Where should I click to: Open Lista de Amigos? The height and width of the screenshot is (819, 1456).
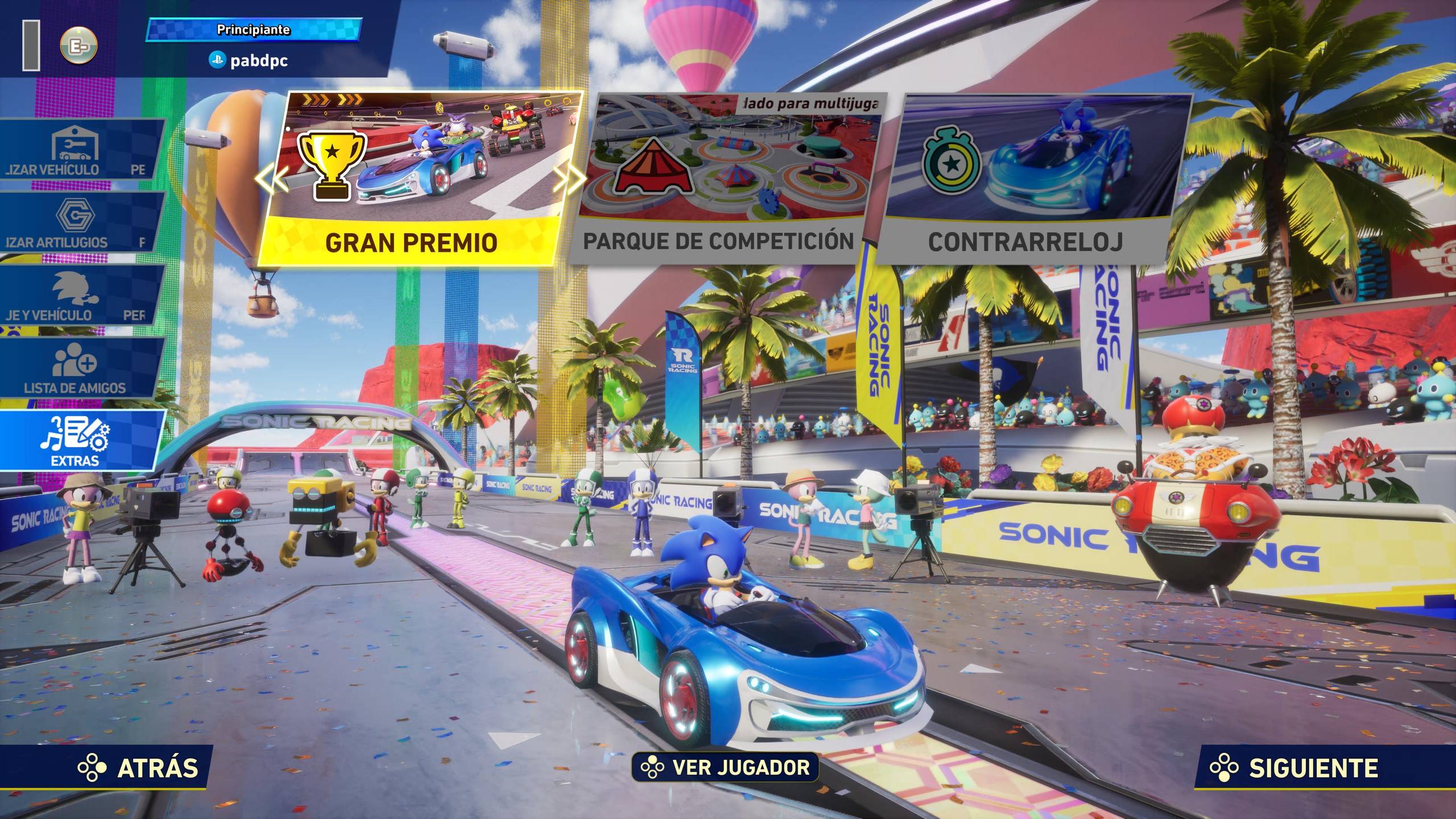click(77, 369)
